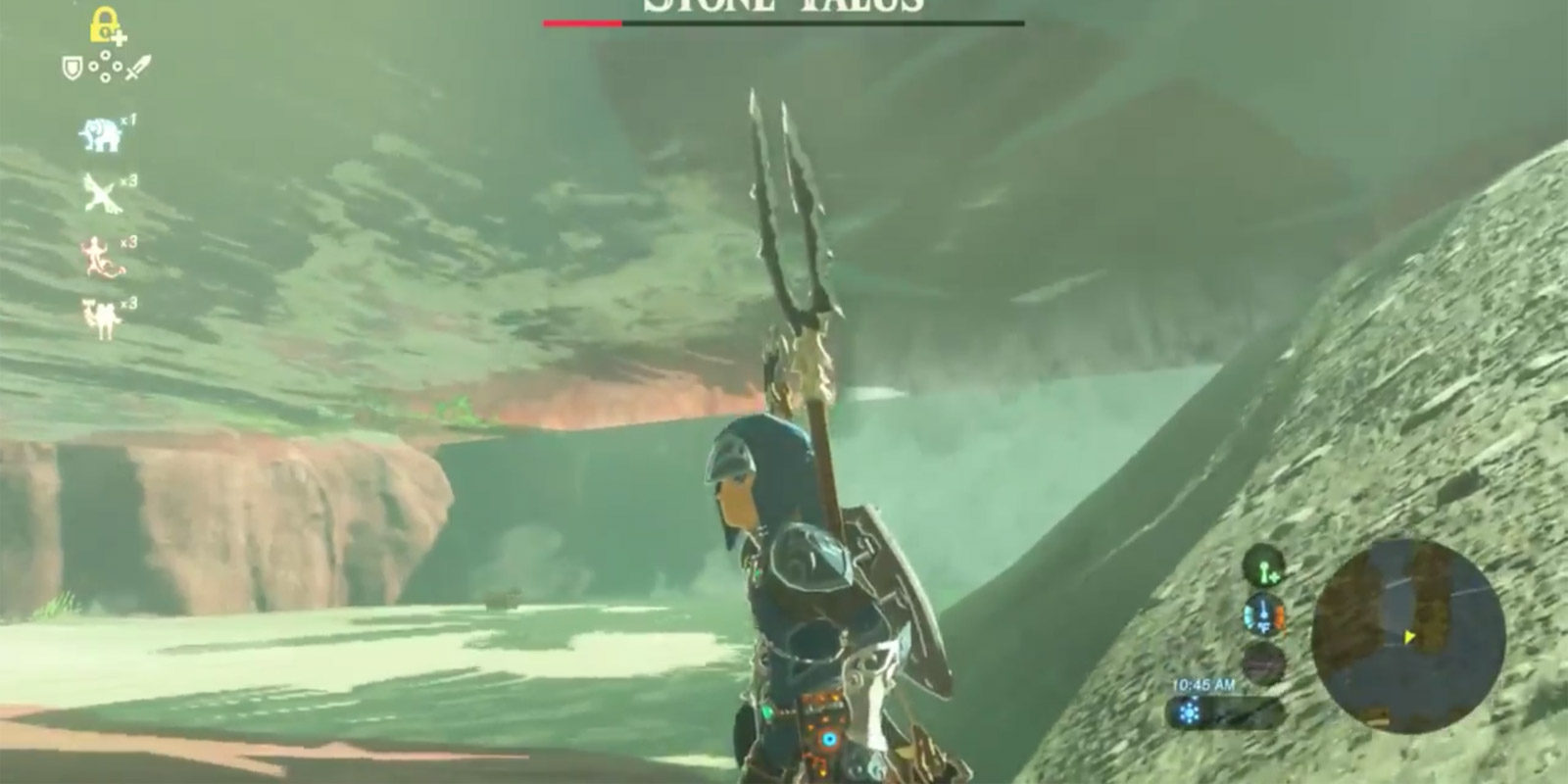
Task: Toggle the dark noise meter circle
Action: coord(1264,662)
